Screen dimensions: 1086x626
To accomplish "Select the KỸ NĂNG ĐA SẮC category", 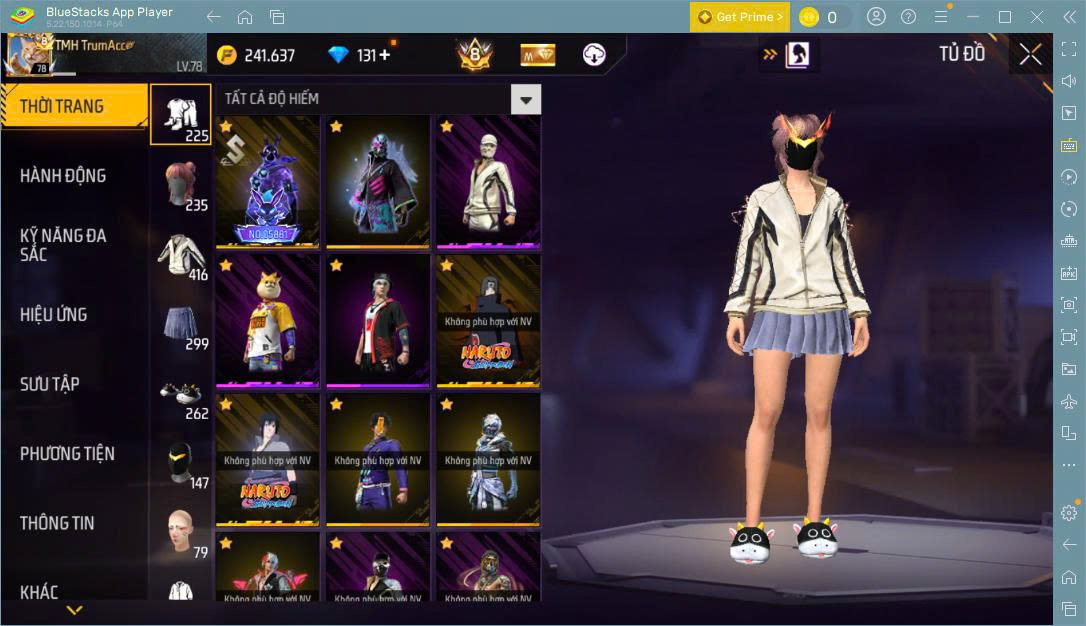I will click(63, 245).
